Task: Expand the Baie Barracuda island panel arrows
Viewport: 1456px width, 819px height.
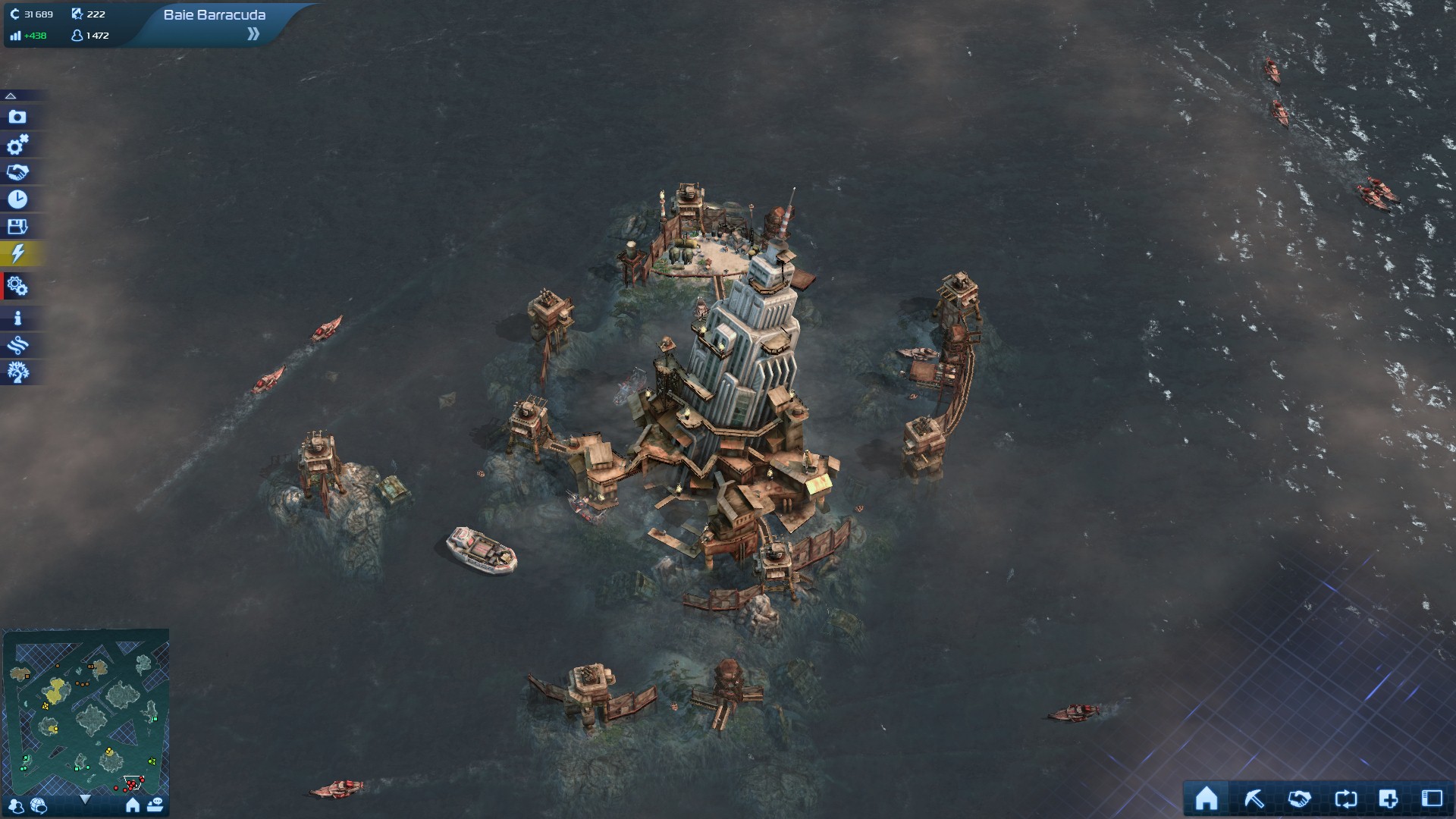Action: tap(253, 33)
